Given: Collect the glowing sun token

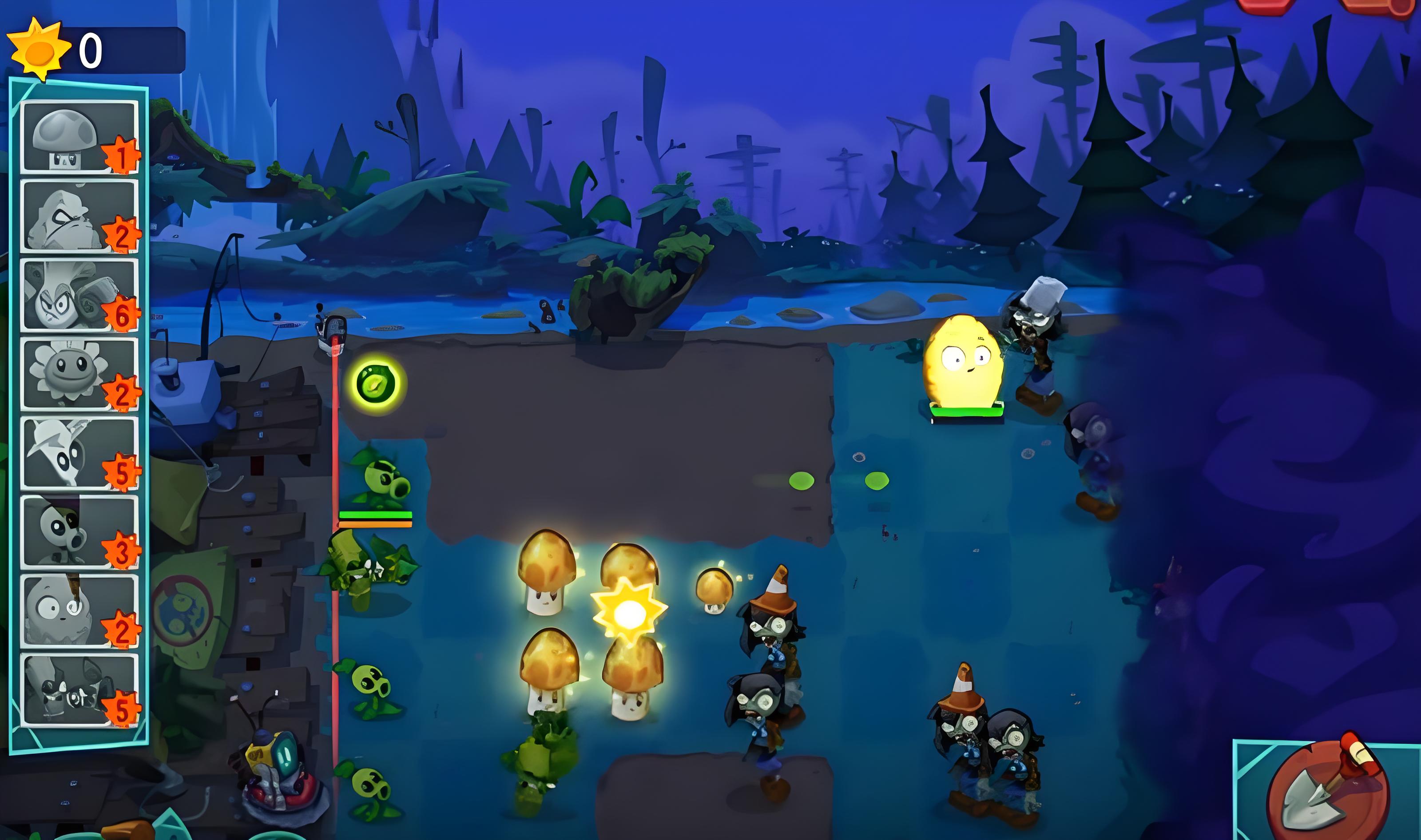Looking at the screenshot, I should coord(629,611).
